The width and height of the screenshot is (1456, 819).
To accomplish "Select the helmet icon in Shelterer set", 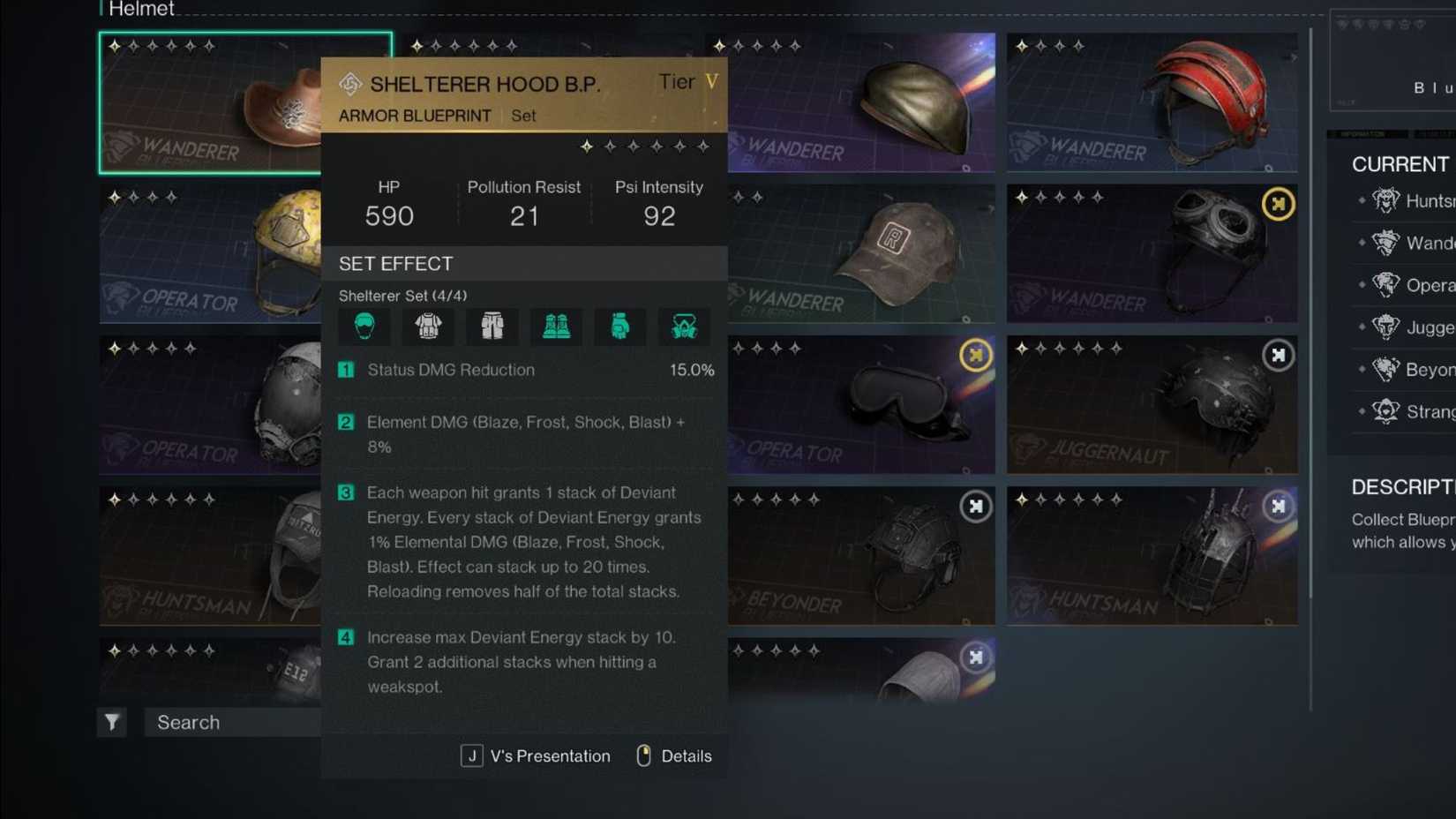I will click(x=363, y=327).
